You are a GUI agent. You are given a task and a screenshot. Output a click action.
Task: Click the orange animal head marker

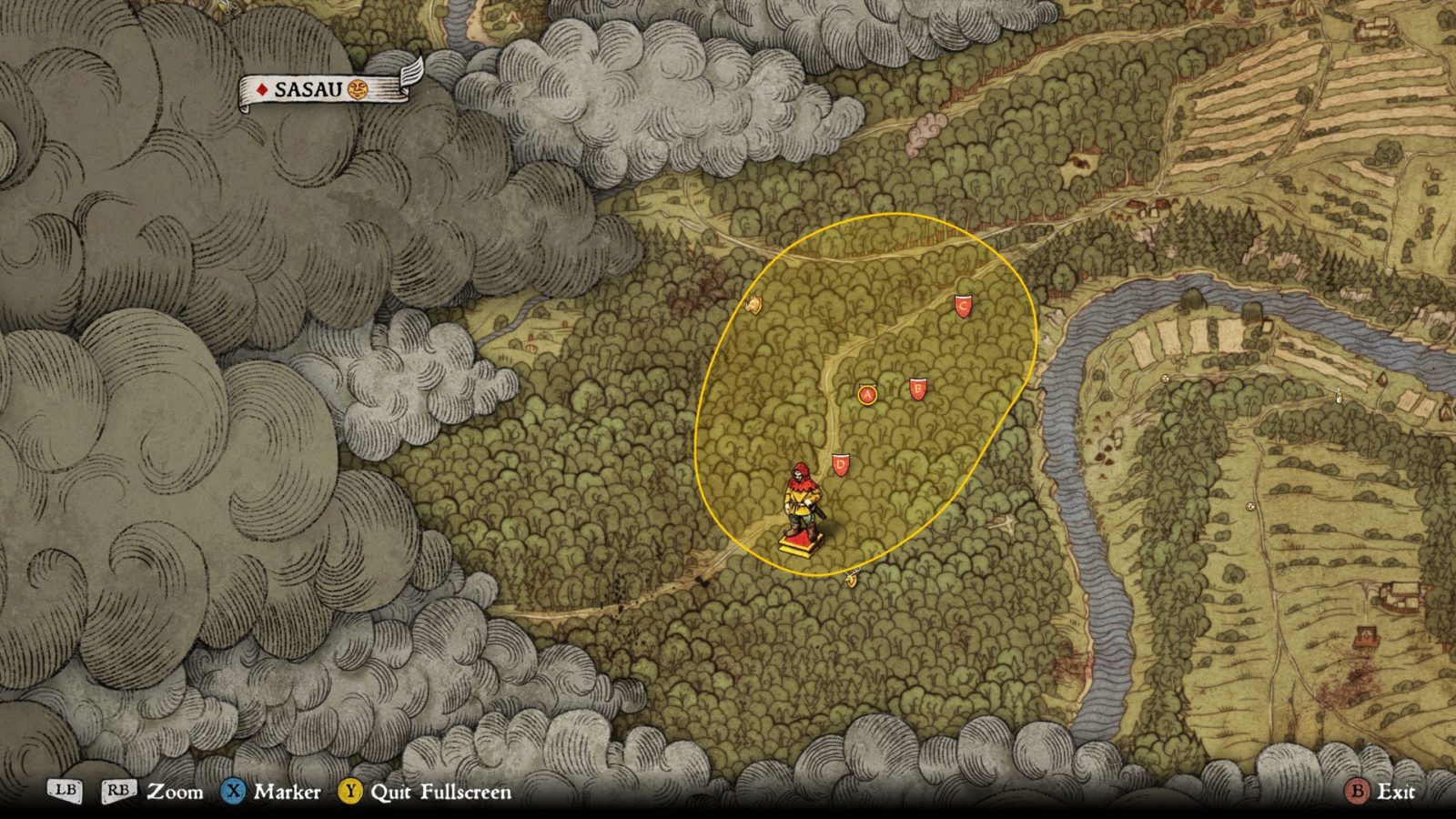[753, 306]
